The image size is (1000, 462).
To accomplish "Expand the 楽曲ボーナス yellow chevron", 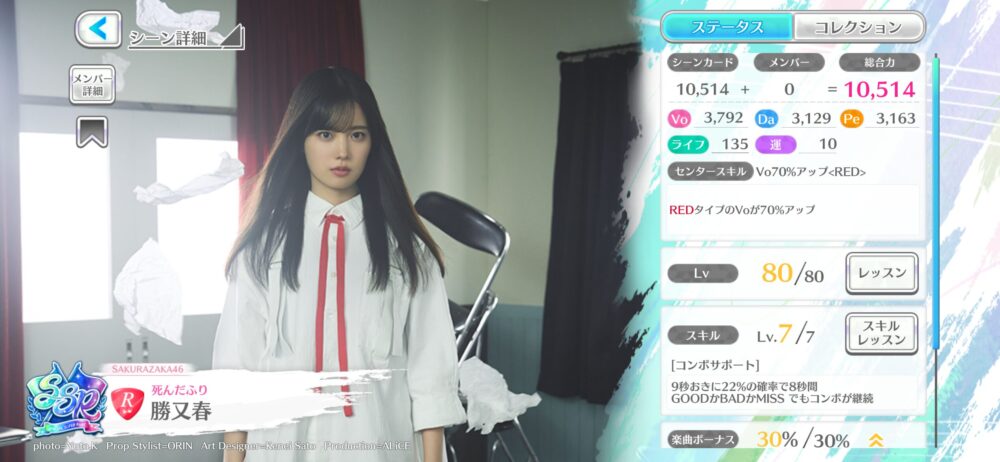I will (875, 440).
